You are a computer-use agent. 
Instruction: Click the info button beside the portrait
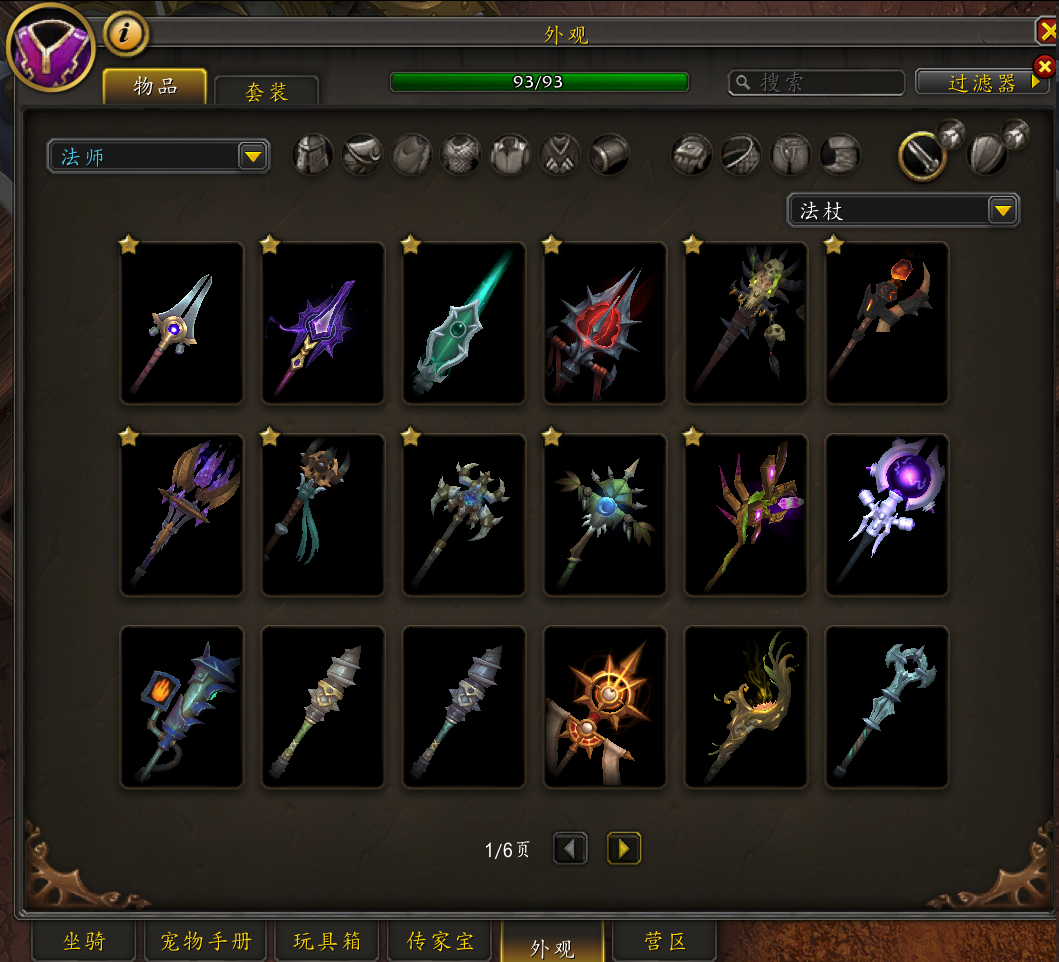(125, 34)
